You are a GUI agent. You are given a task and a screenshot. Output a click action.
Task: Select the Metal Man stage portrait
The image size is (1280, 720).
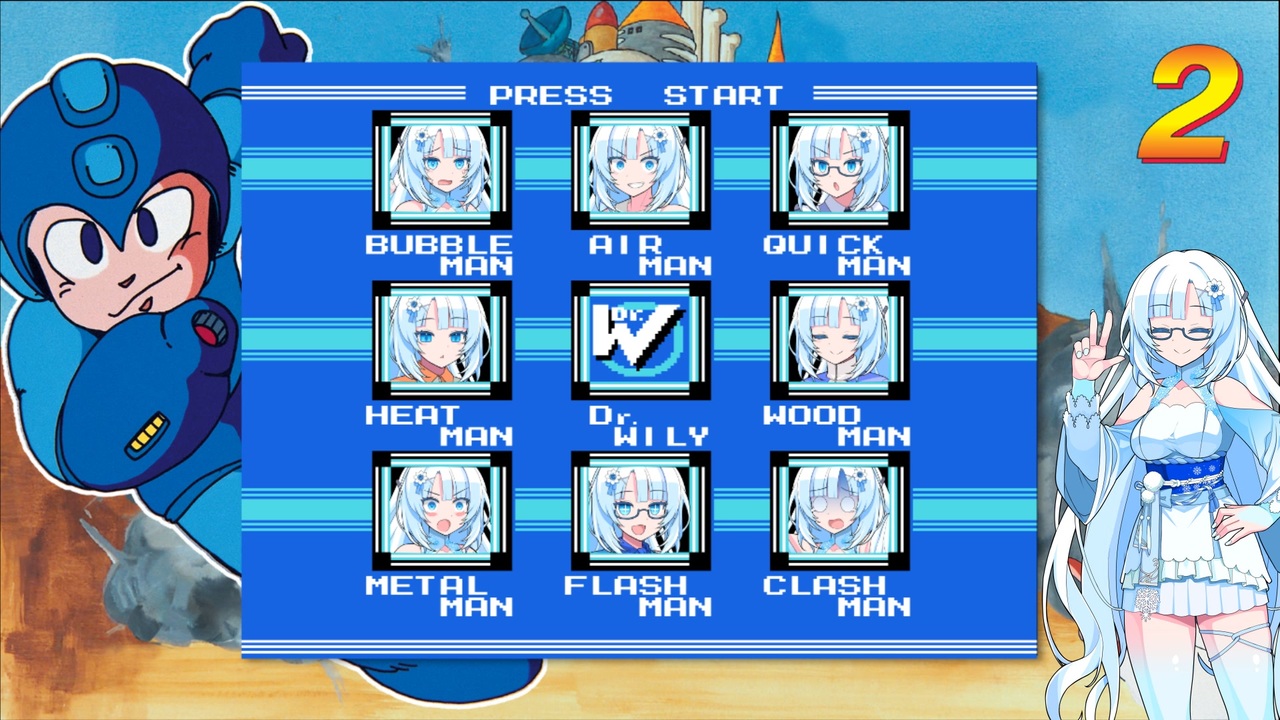(443, 510)
